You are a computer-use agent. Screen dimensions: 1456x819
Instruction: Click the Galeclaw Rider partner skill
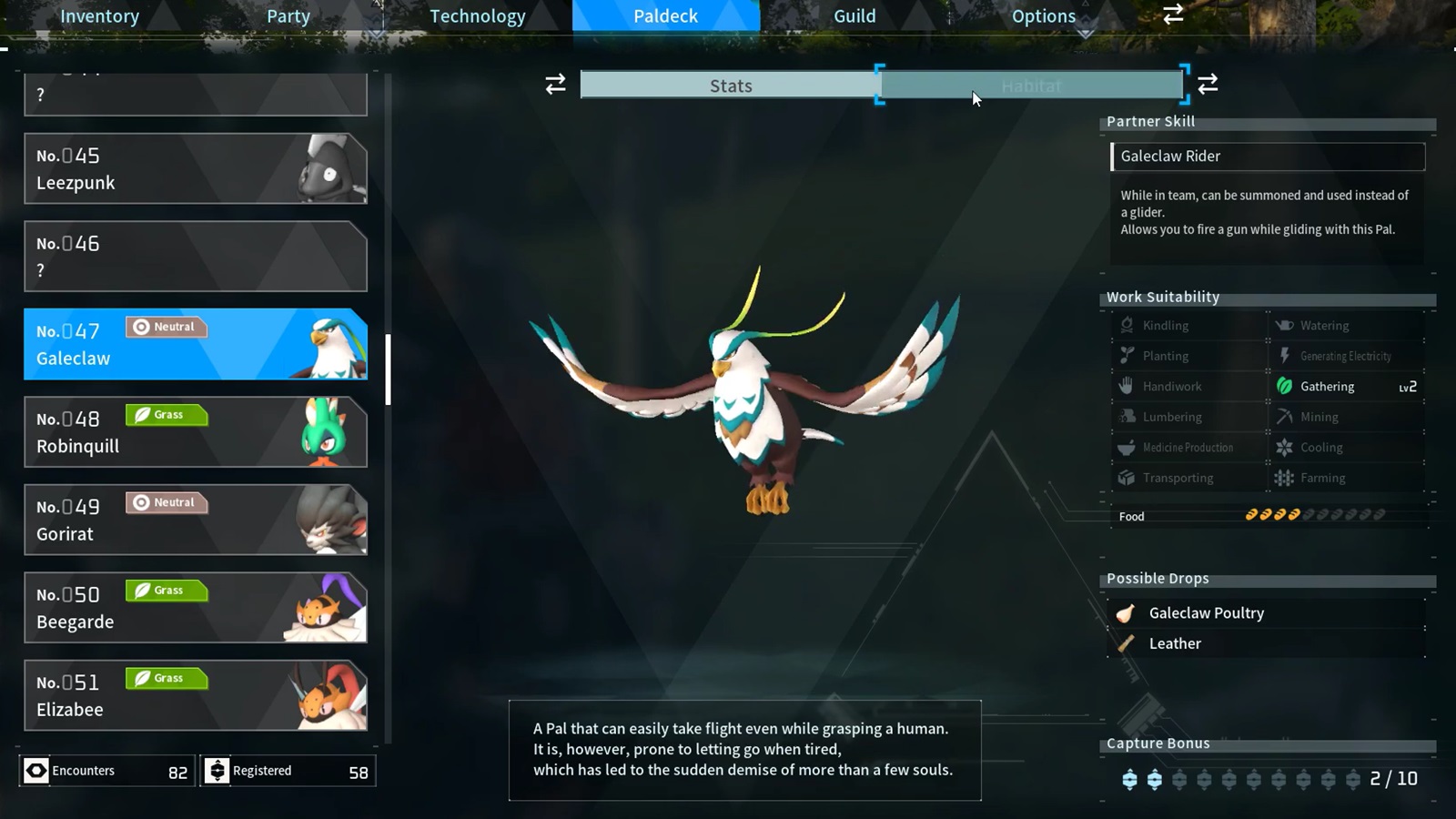1268,157
